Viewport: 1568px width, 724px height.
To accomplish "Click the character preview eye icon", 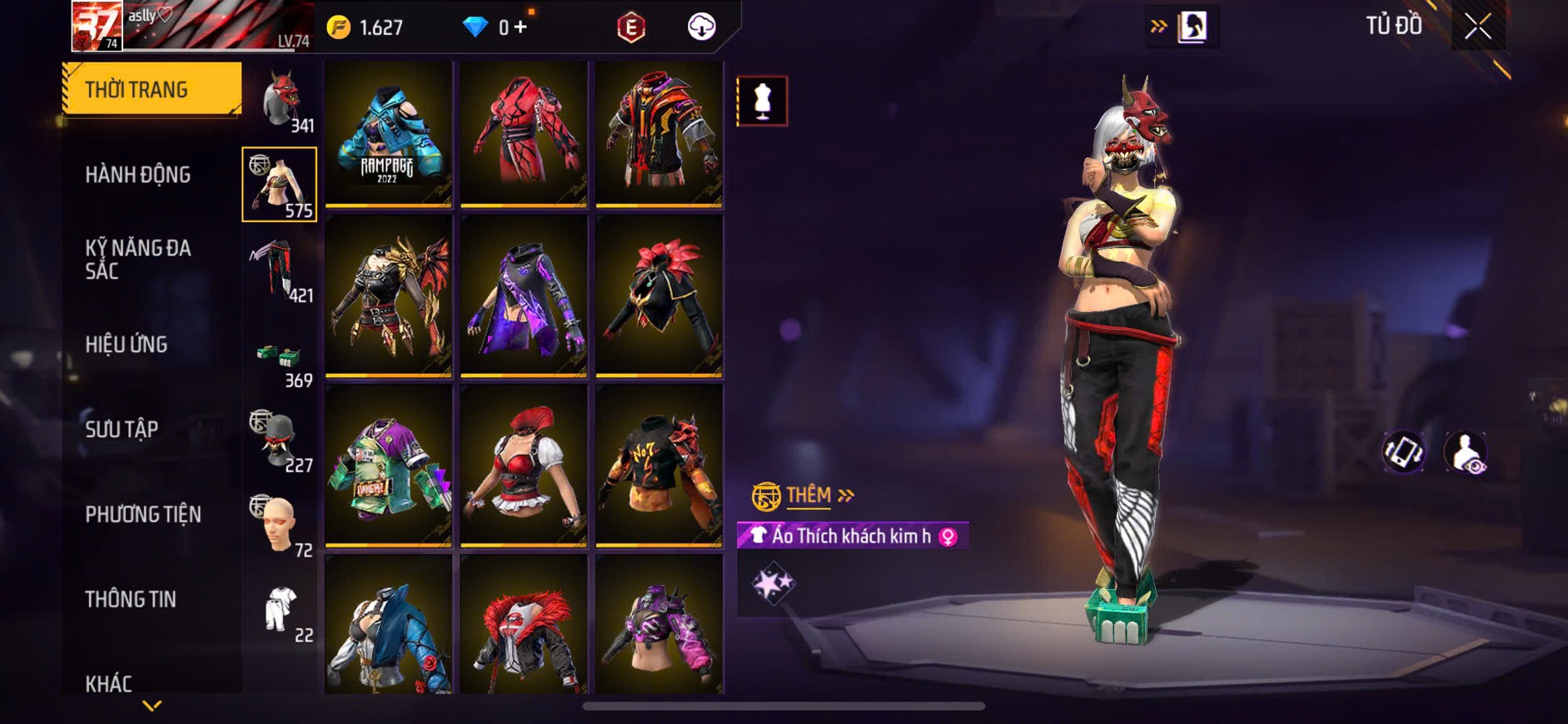I will pyautogui.click(x=1466, y=452).
